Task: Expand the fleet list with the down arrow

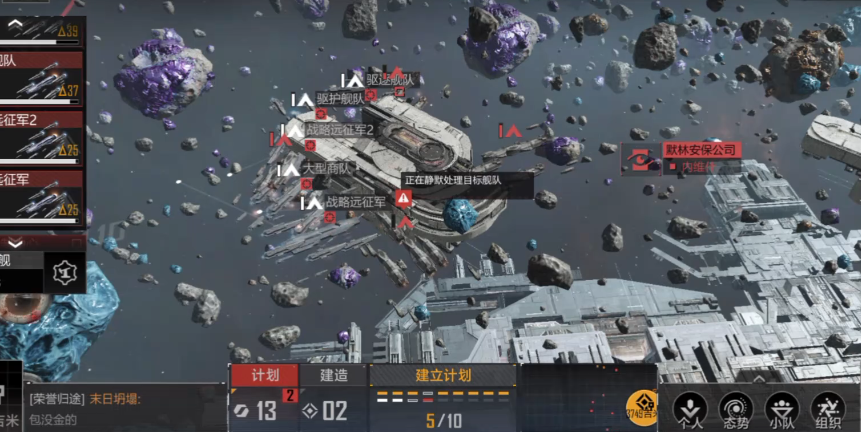Action: 16,242
